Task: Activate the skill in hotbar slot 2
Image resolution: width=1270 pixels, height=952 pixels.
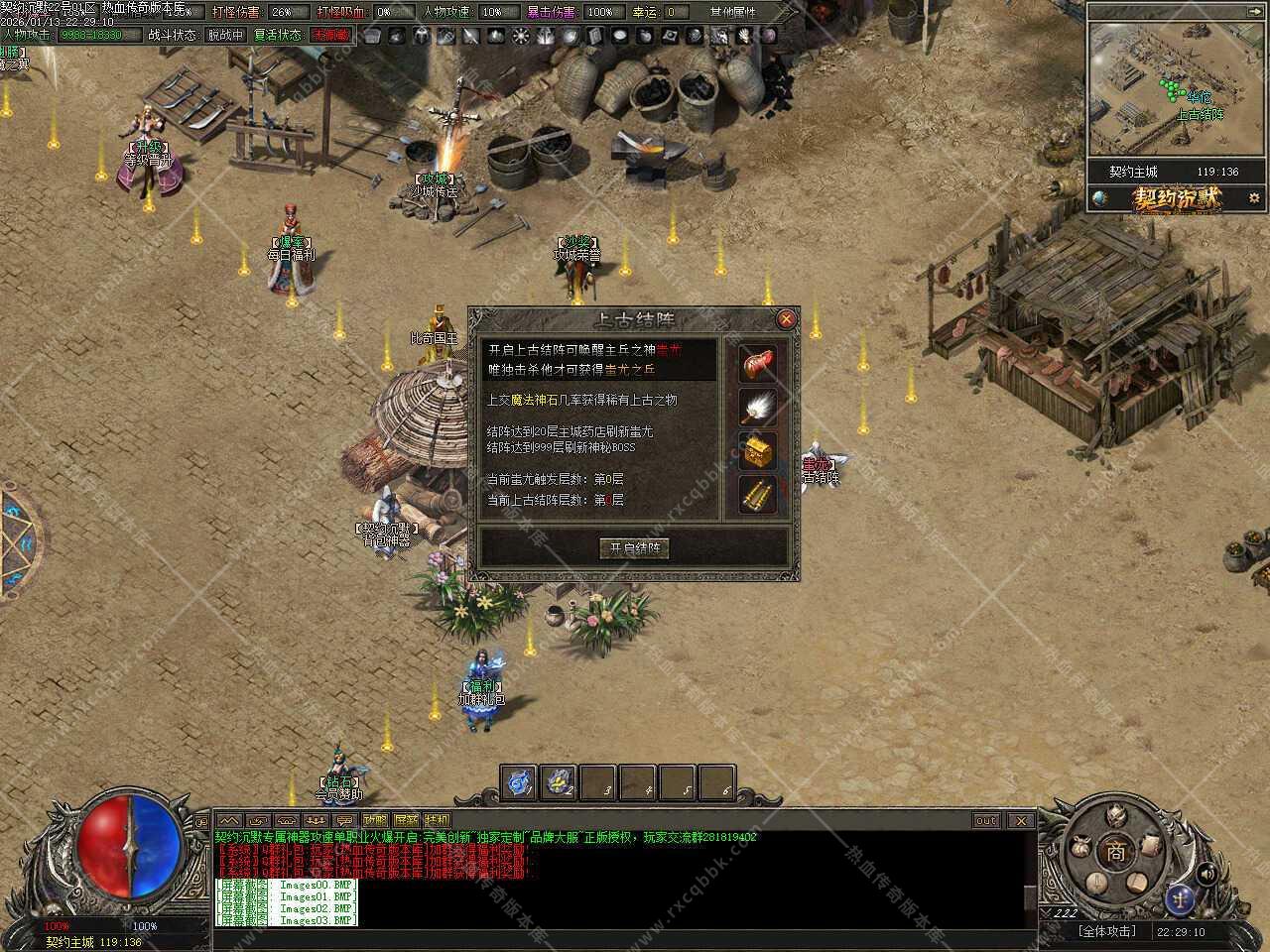Action: pos(559,782)
